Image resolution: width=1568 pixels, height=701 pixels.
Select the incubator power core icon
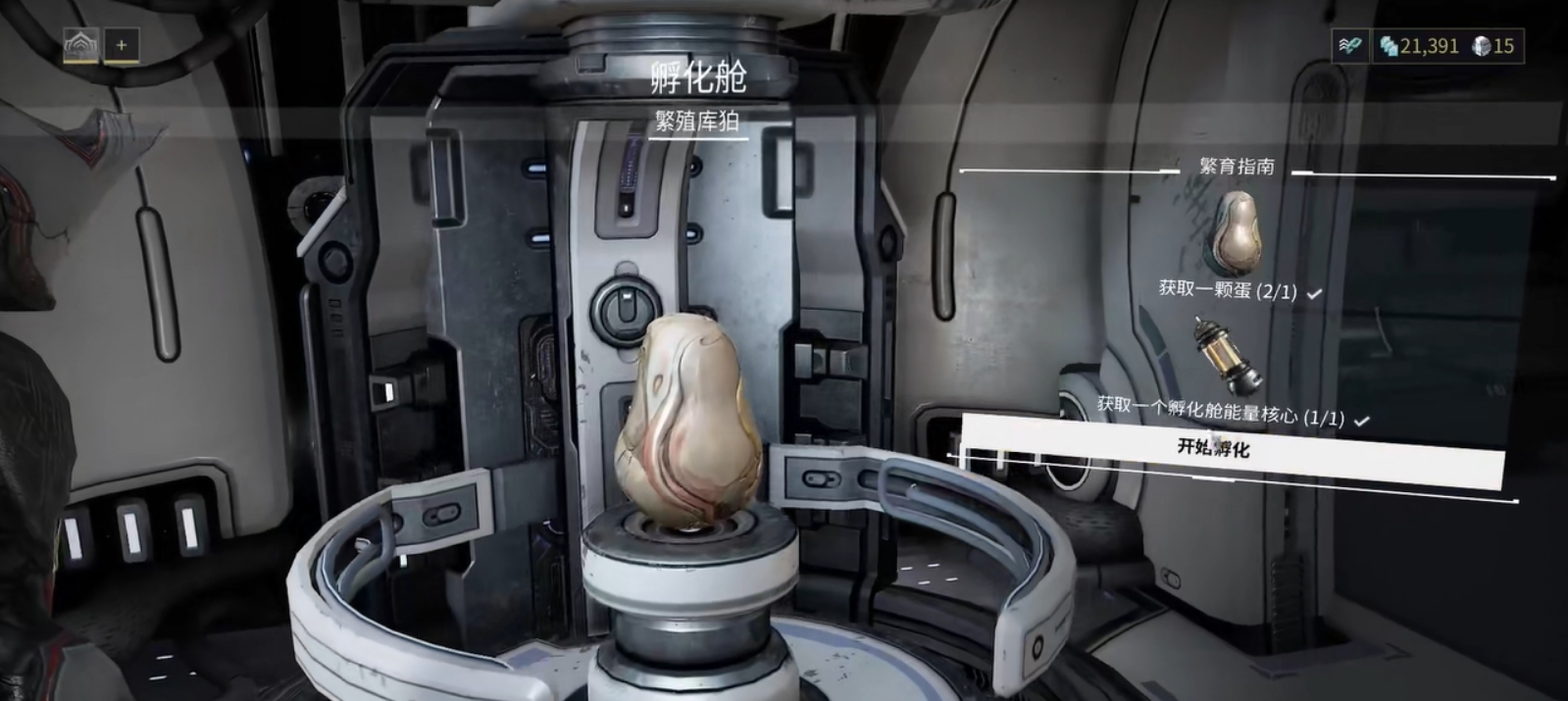(1227, 355)
